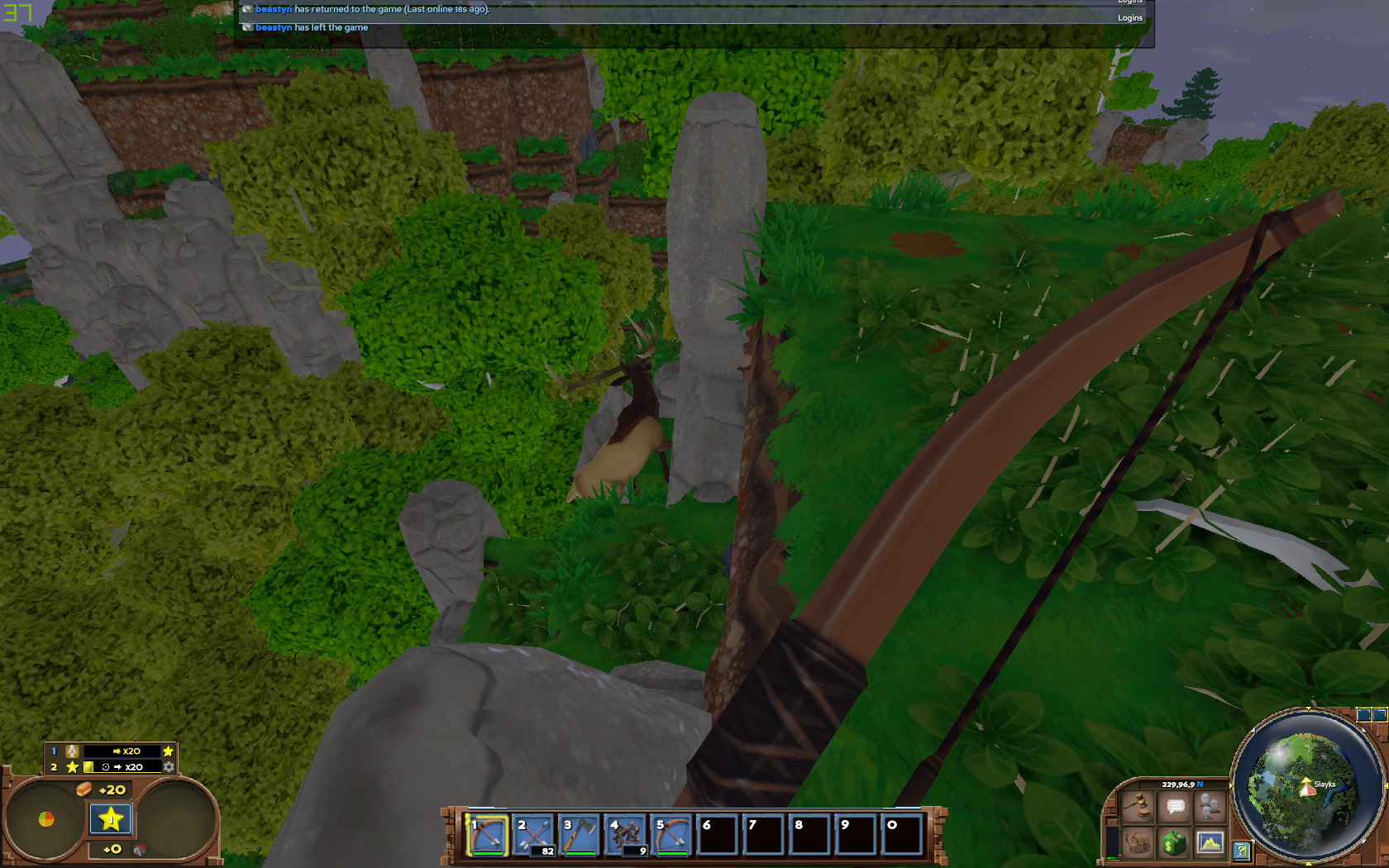Switch to the Logins tab at top right

coord(1130,17)
